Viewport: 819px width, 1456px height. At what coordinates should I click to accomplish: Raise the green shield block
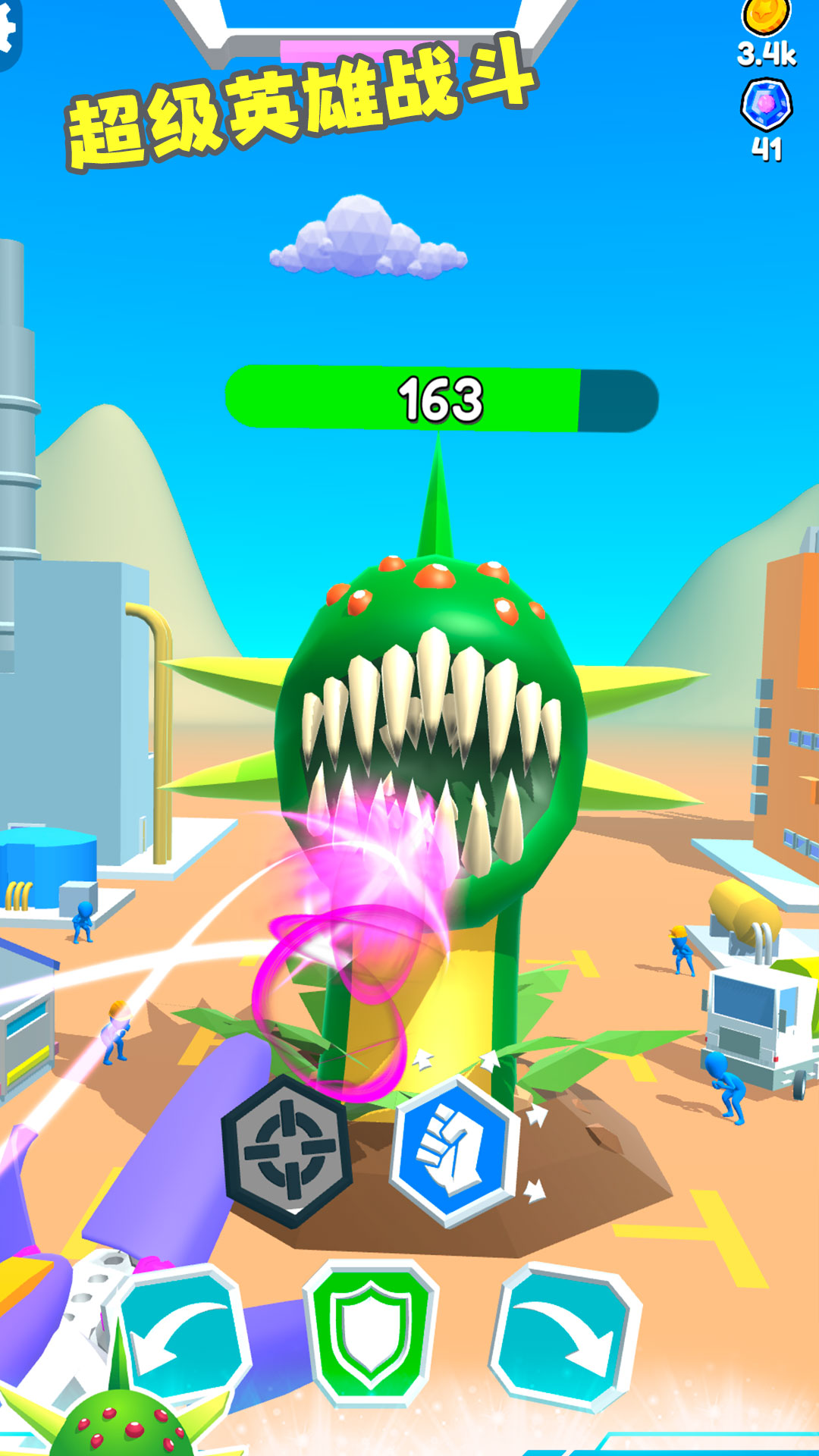tap(371, 1333)
